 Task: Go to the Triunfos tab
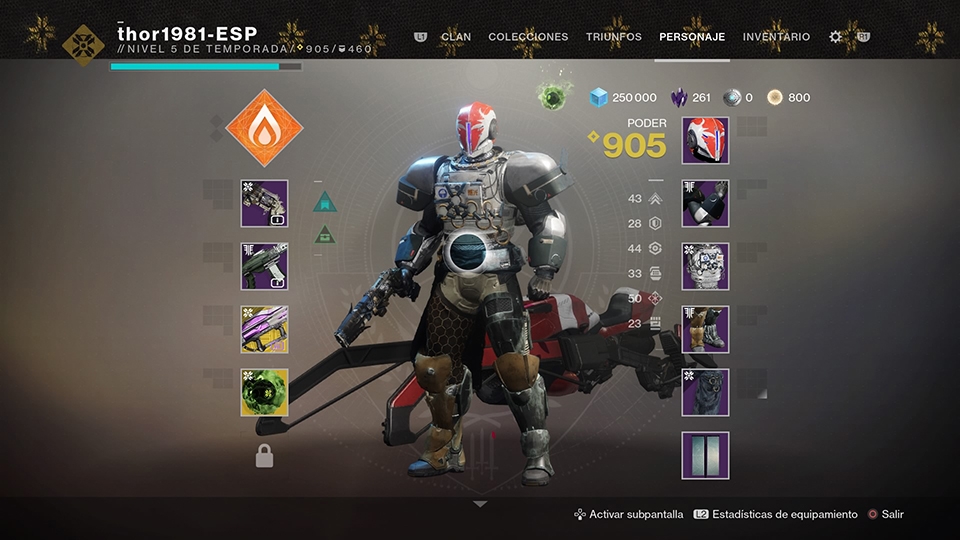(x=613, y=37)
